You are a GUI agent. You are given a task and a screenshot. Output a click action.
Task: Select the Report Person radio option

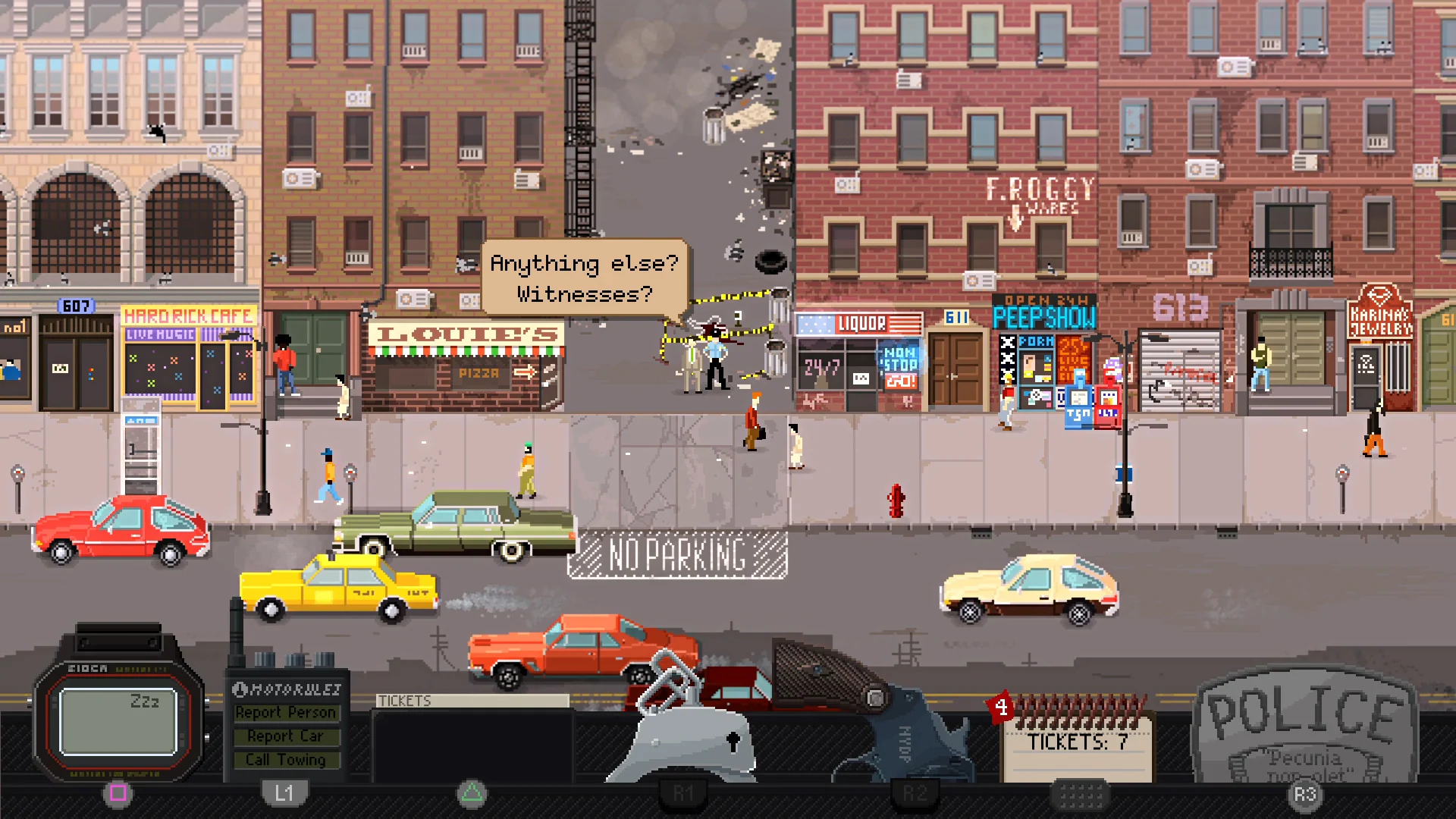coord(287,712)
